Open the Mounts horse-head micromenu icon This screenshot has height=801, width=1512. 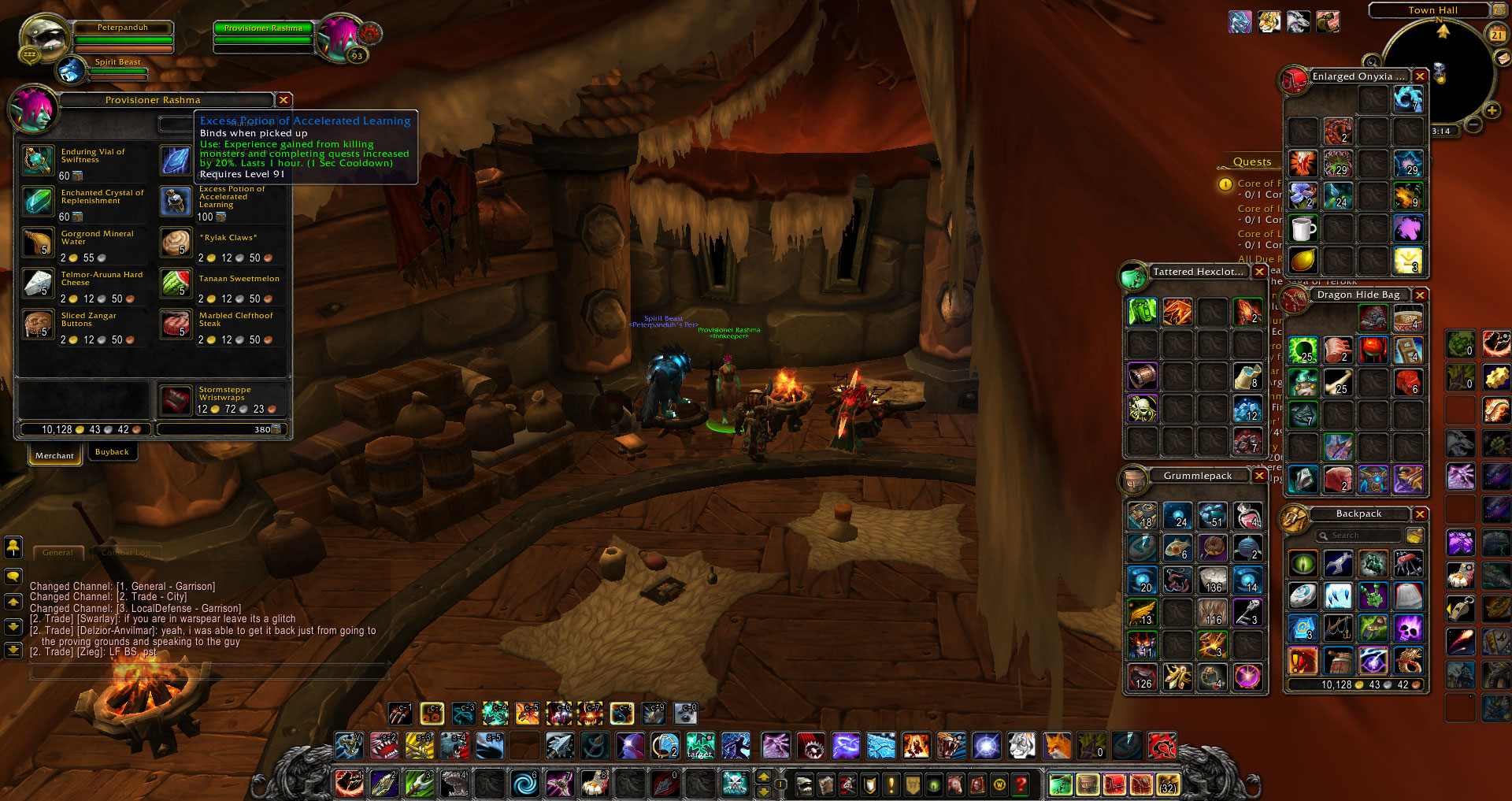point(954,784)
